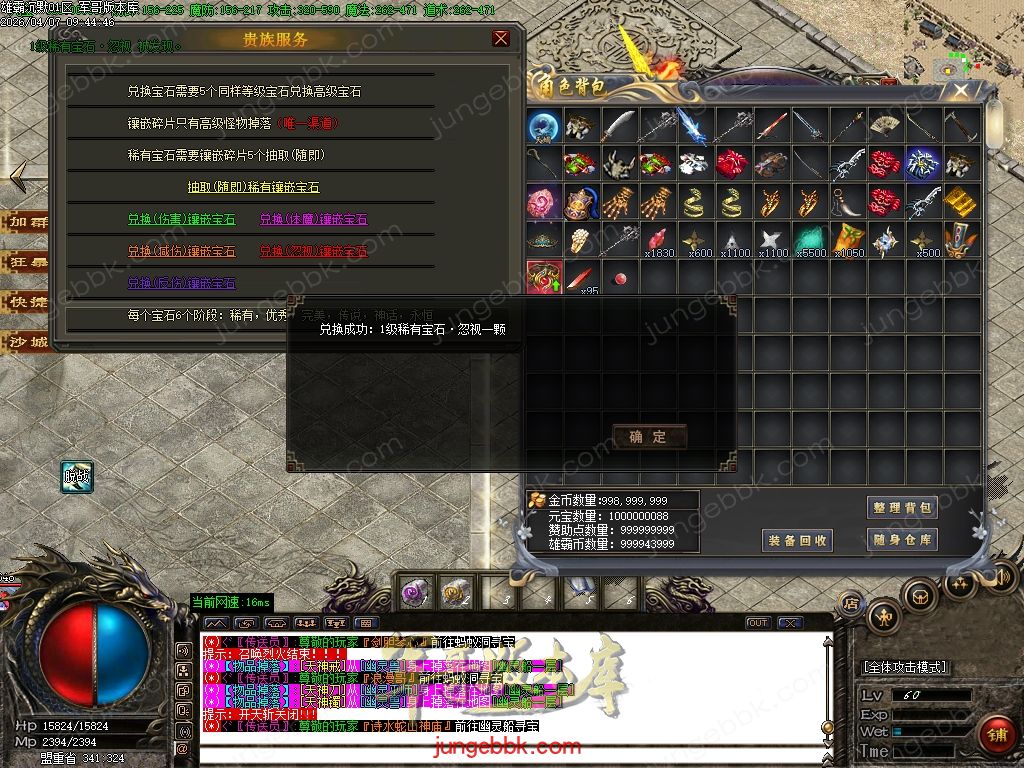Close the 贵族服务 noble service window
Image resolution: width=1024 pixels, height=768 pixels.
tap(501, 39)
